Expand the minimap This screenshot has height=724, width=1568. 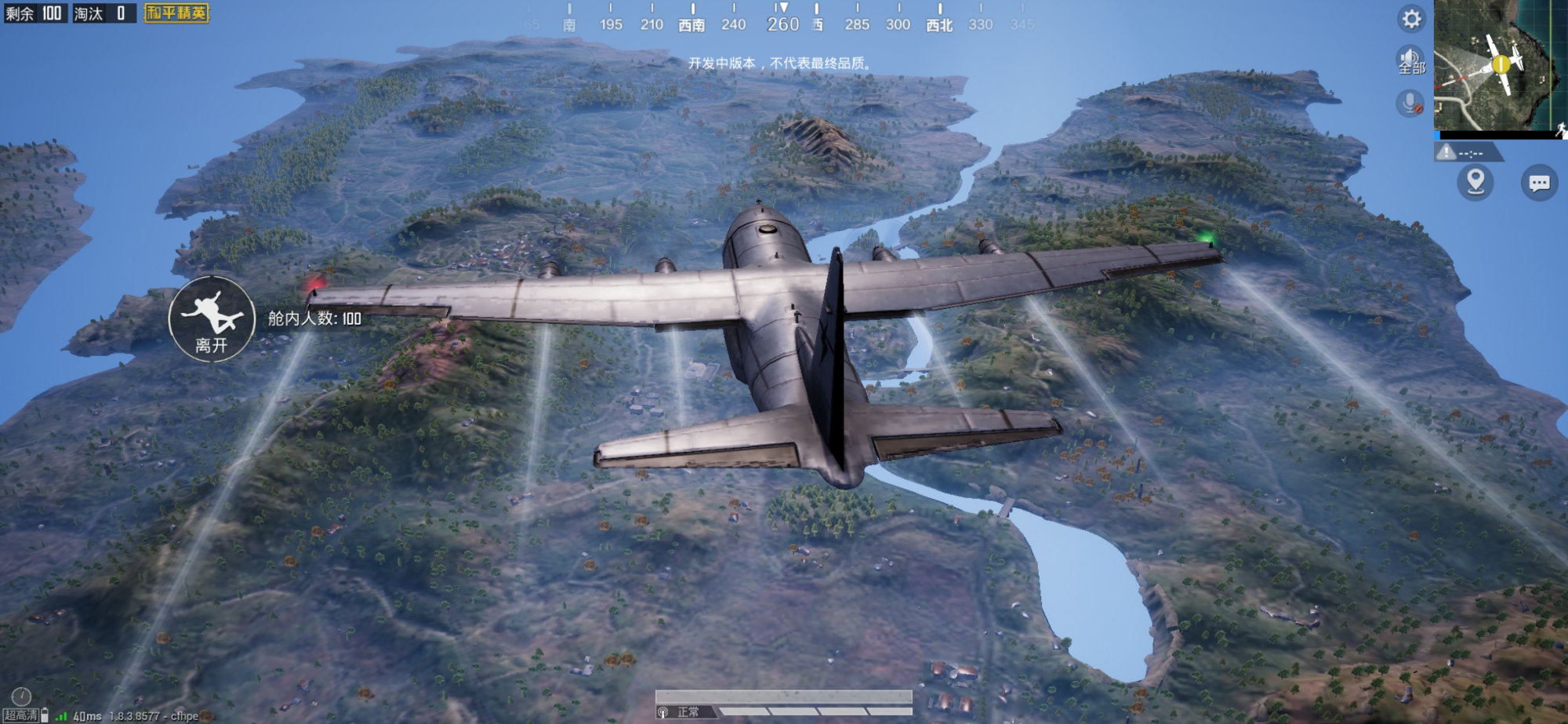point(1500,66)
